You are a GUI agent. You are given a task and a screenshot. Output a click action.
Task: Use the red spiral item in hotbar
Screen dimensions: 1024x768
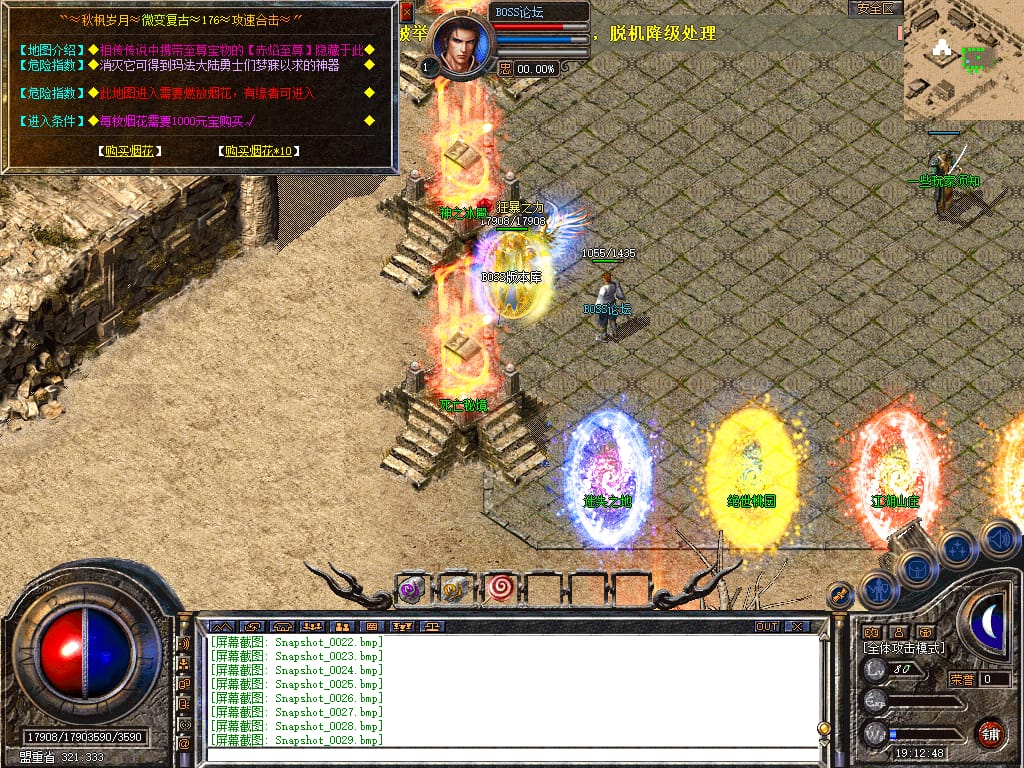pos(500,589)
